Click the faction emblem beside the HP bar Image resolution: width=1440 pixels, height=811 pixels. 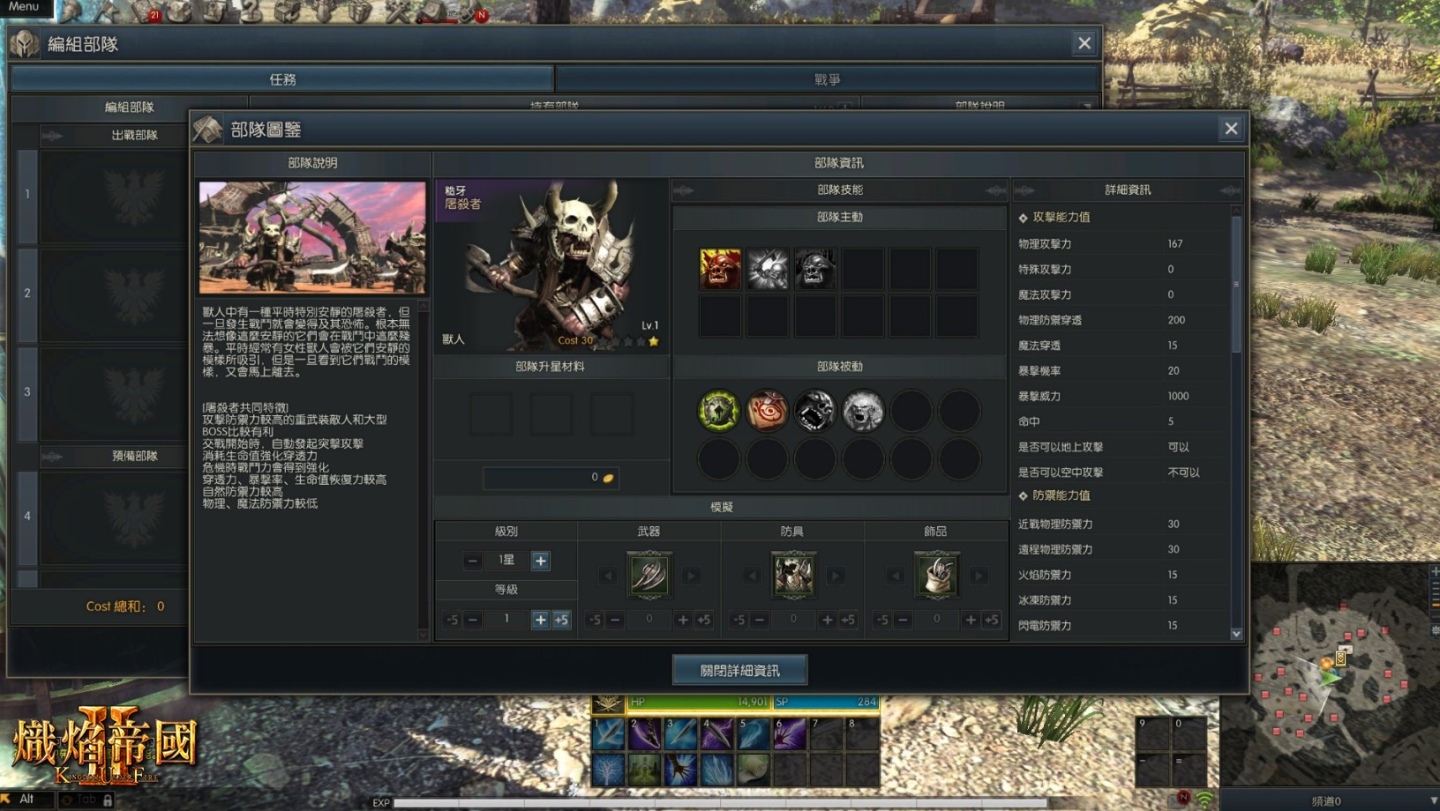pos(607,703)
